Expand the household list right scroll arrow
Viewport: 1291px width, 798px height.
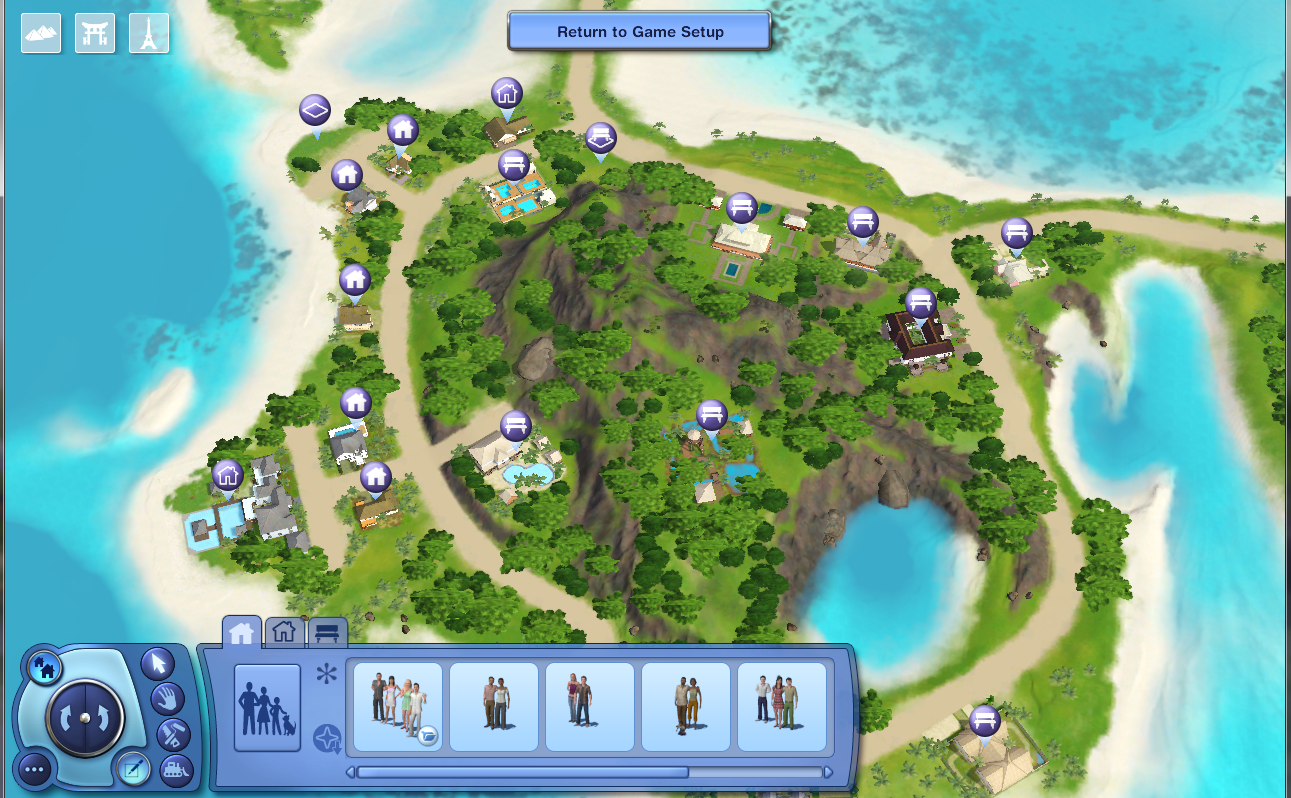pyautogui.click(x=828, y=772)
